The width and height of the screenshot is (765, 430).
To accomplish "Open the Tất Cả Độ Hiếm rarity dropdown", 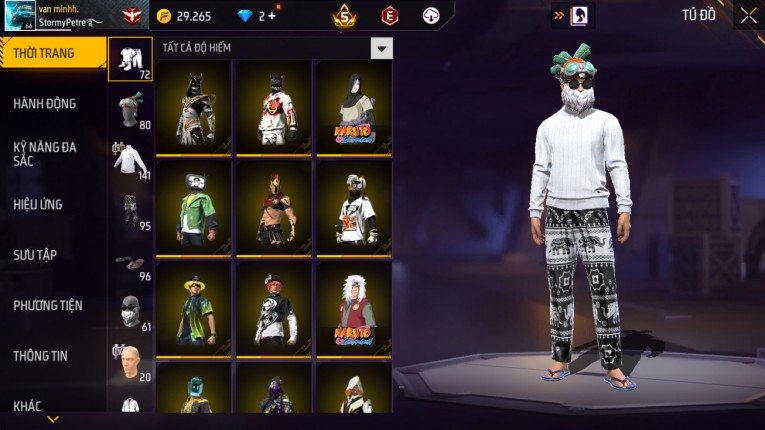I will point(381,48).
